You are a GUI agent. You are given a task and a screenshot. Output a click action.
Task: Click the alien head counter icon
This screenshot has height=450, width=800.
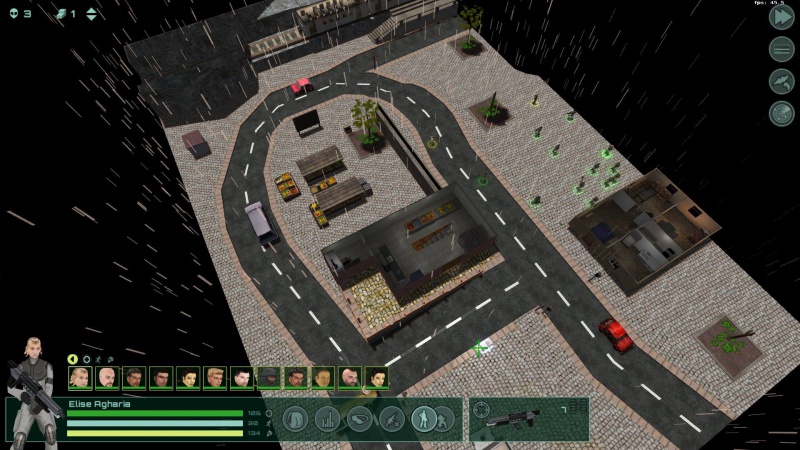tap(13, 13)
